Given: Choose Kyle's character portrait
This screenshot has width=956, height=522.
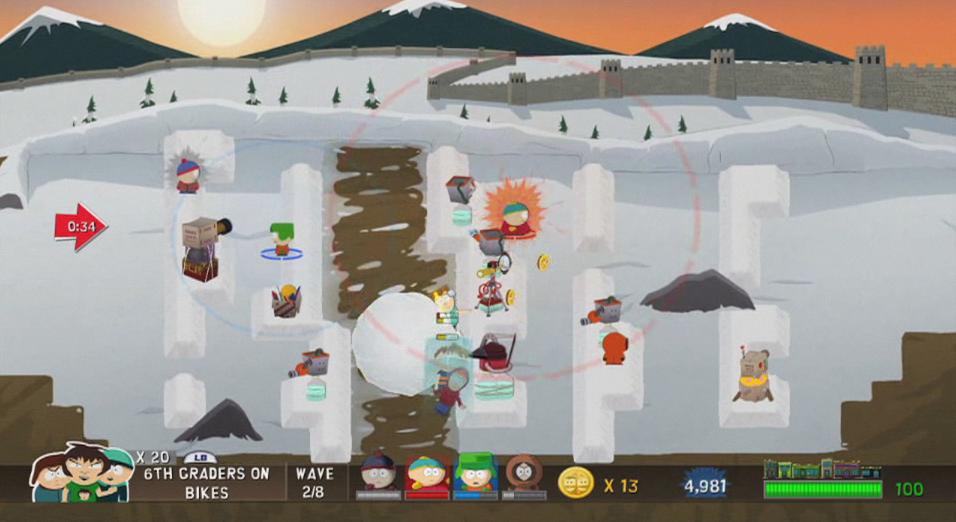Looking at the screenshot, I should 475,473.
